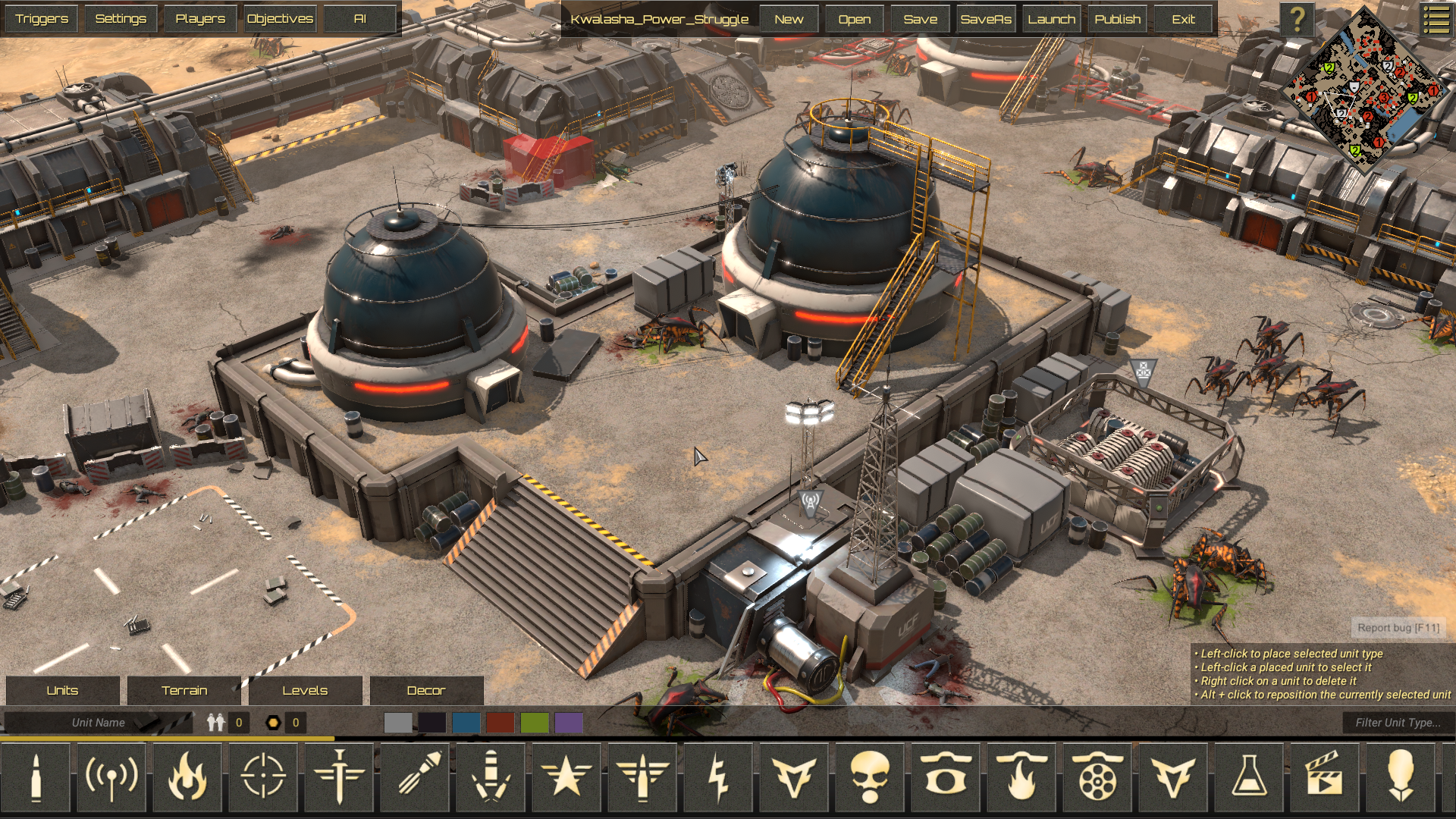The width and height of the screenshot is (1456, 819).
Task: Switch to the Decor tab
Action: click(x=426, y=690)
